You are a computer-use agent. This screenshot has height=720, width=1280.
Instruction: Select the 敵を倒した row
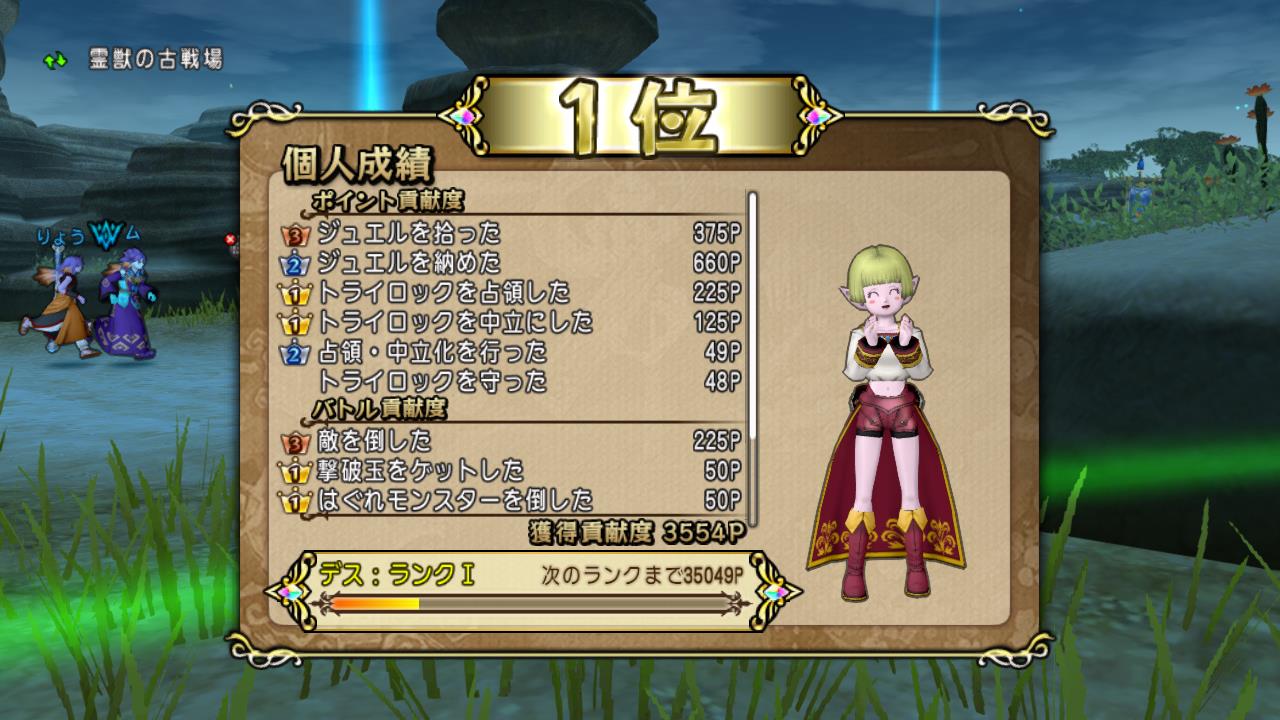pos(512,440)
